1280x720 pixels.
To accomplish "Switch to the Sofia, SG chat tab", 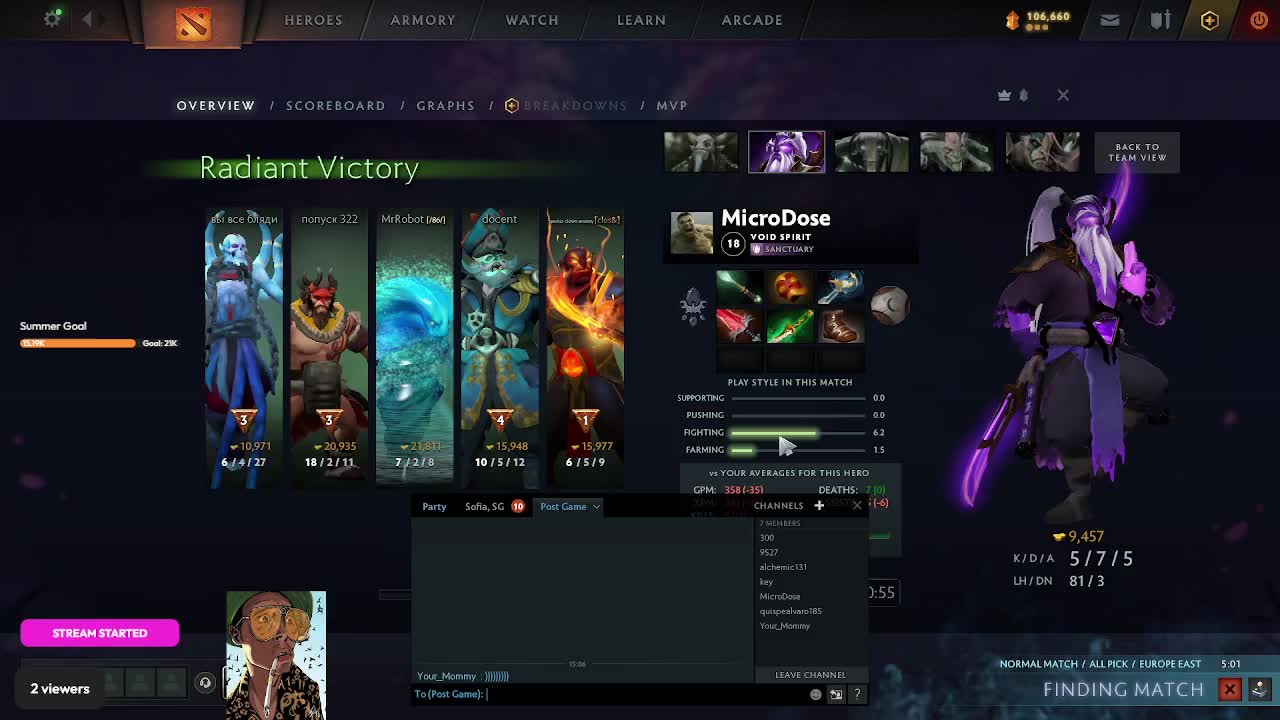I will click(x=485, y=506).
